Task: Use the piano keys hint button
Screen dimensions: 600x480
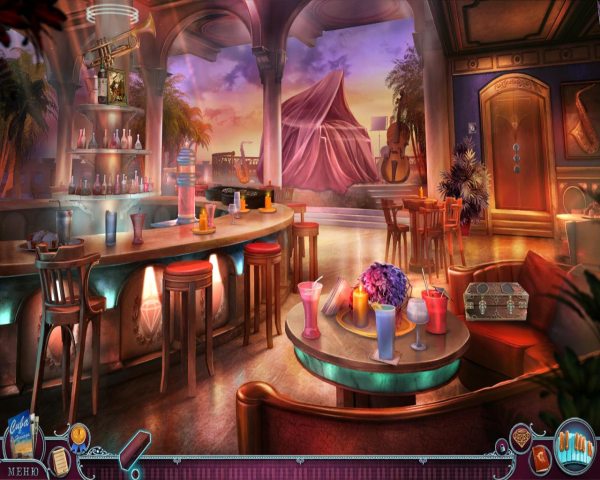Action: pos(575,445)
